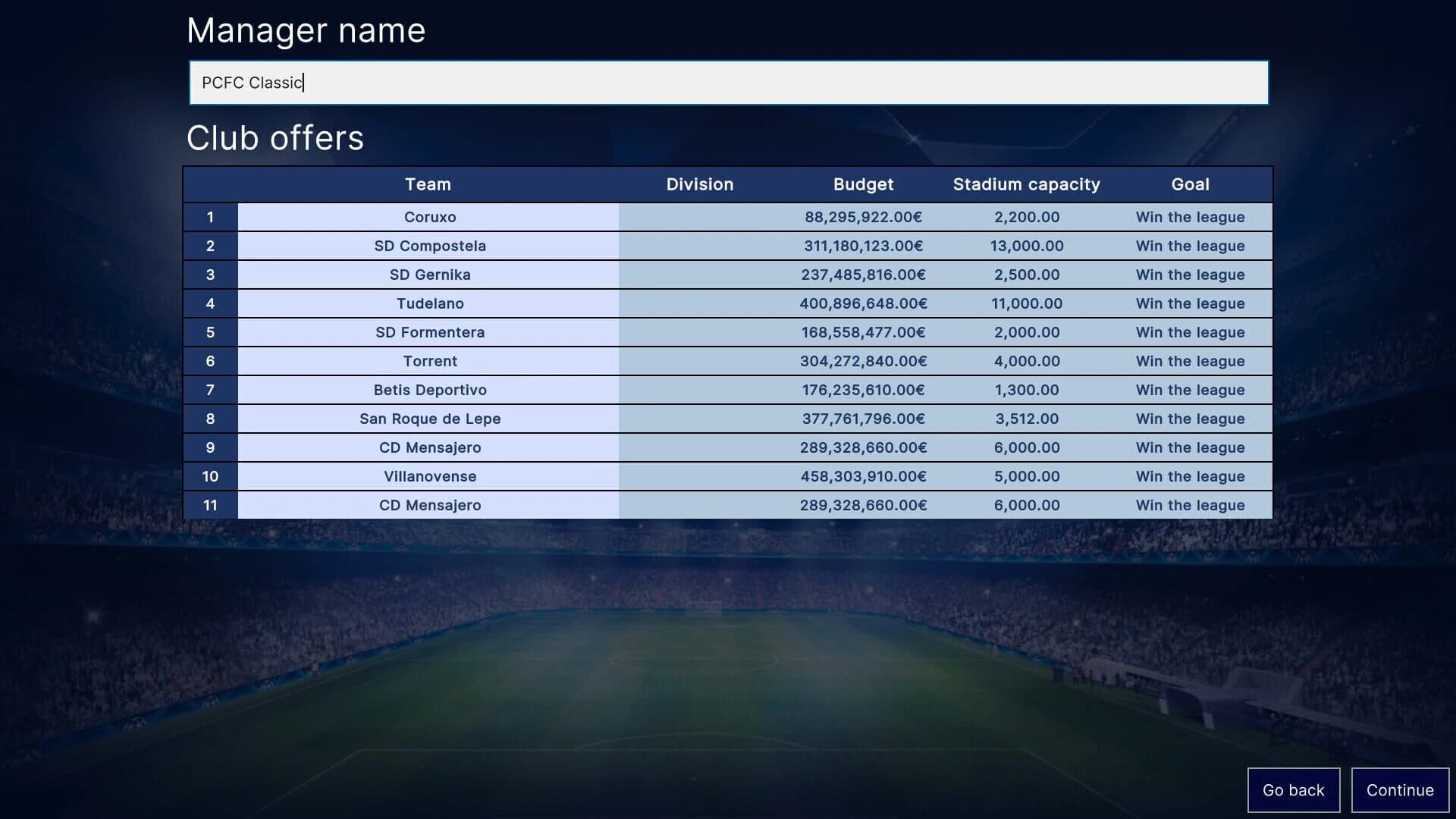Select the Villanovense club offer
The width and height of the screenshot is (1456, 819).
tap(428, 476)
